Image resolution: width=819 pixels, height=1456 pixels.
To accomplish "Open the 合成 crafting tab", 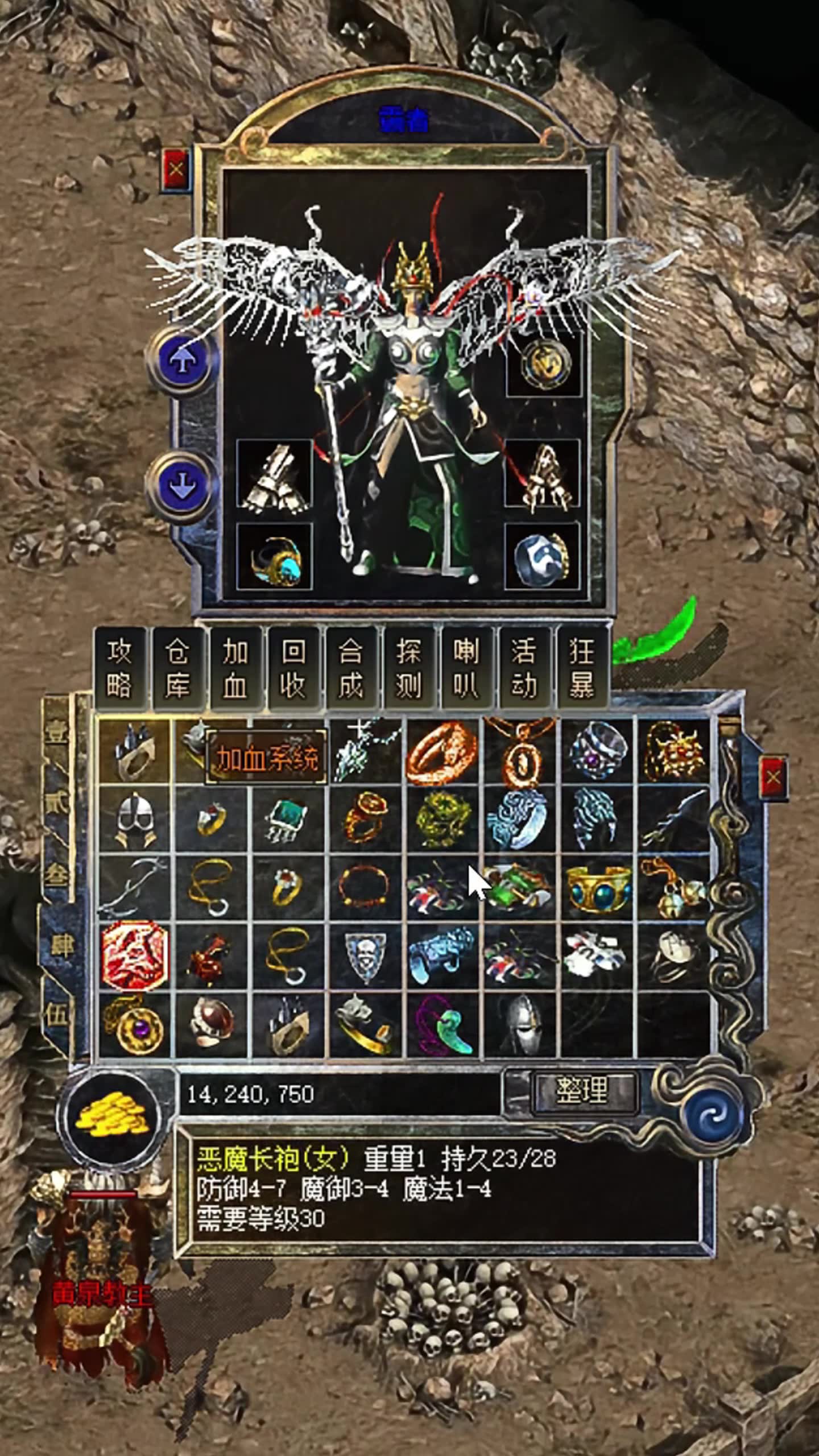I will click(351, 668).
